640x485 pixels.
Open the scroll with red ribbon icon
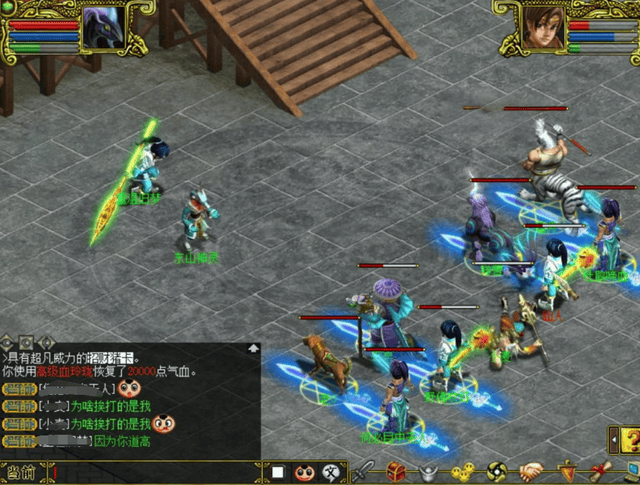point(602,471)
